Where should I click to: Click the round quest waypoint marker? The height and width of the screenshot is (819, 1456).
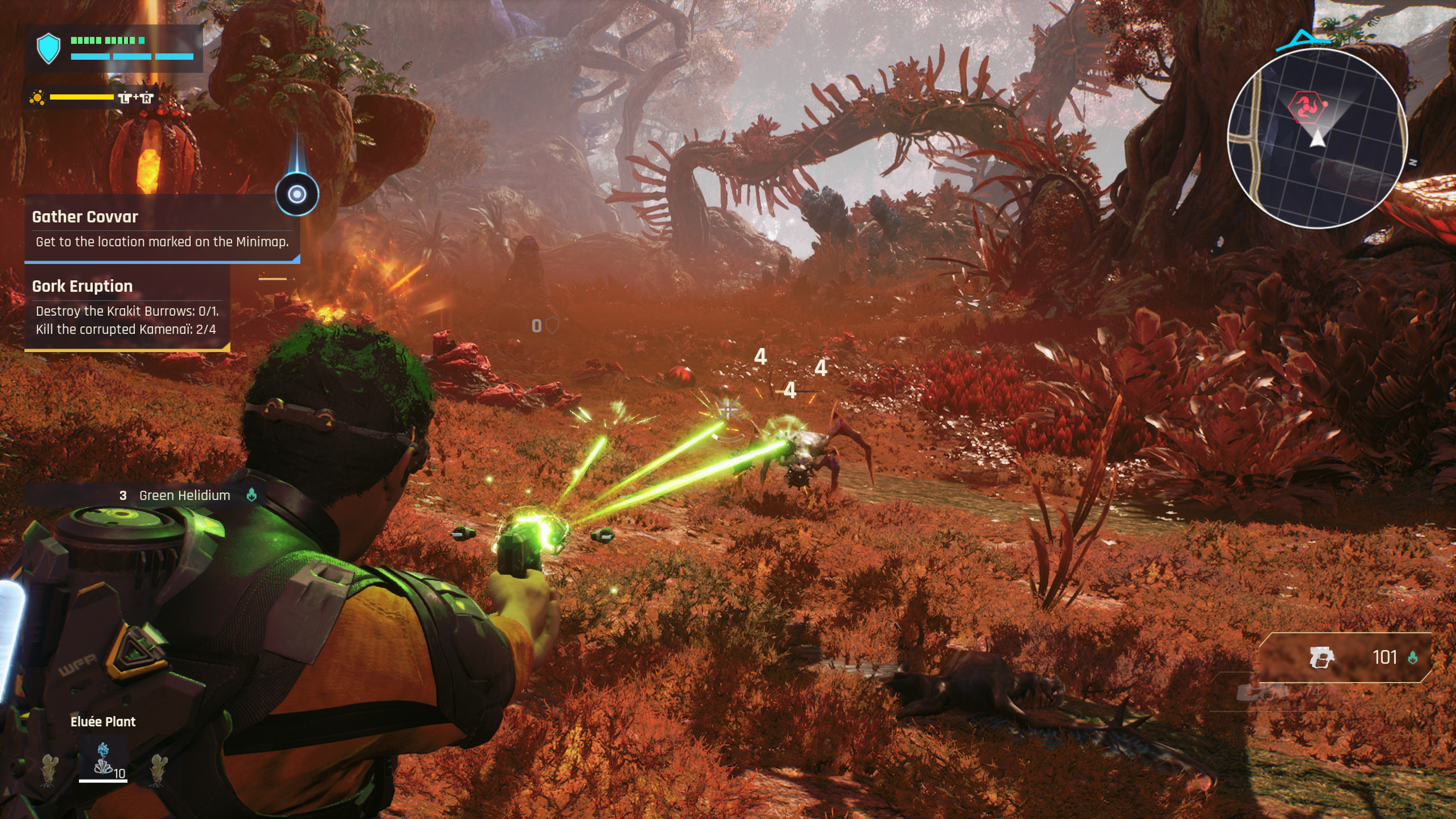[297, 195]
